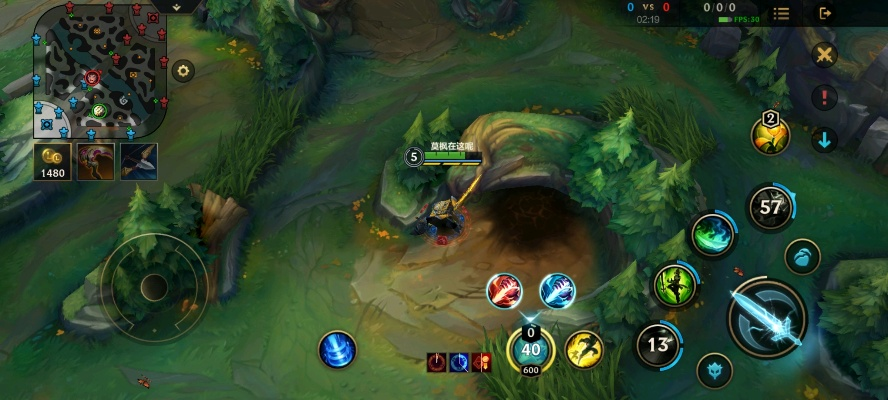
Task: Open the minimap
Action: (x=99, y=70)
